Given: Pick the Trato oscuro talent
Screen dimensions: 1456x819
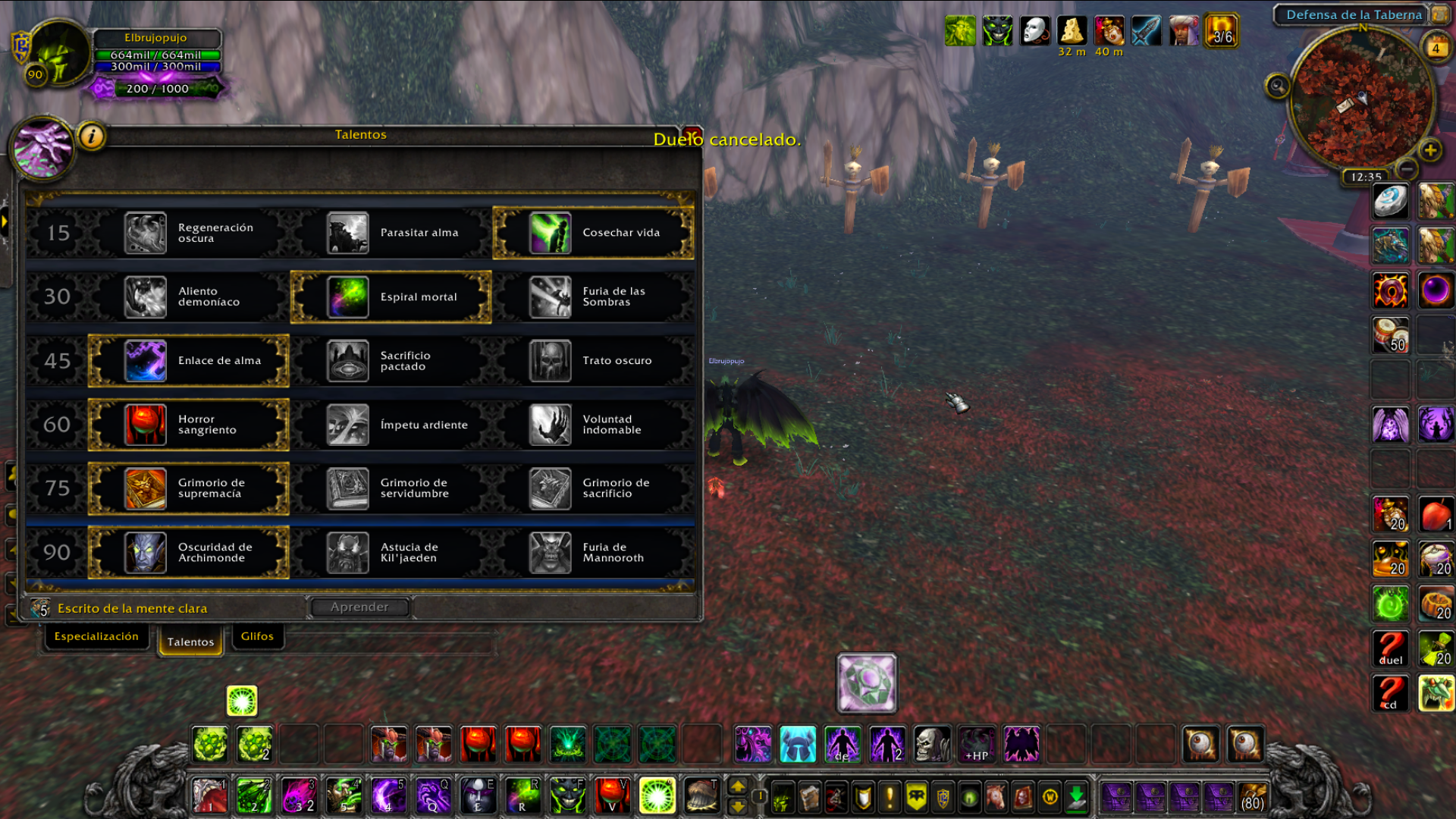Looking at the screenshot, I should 593,361.
